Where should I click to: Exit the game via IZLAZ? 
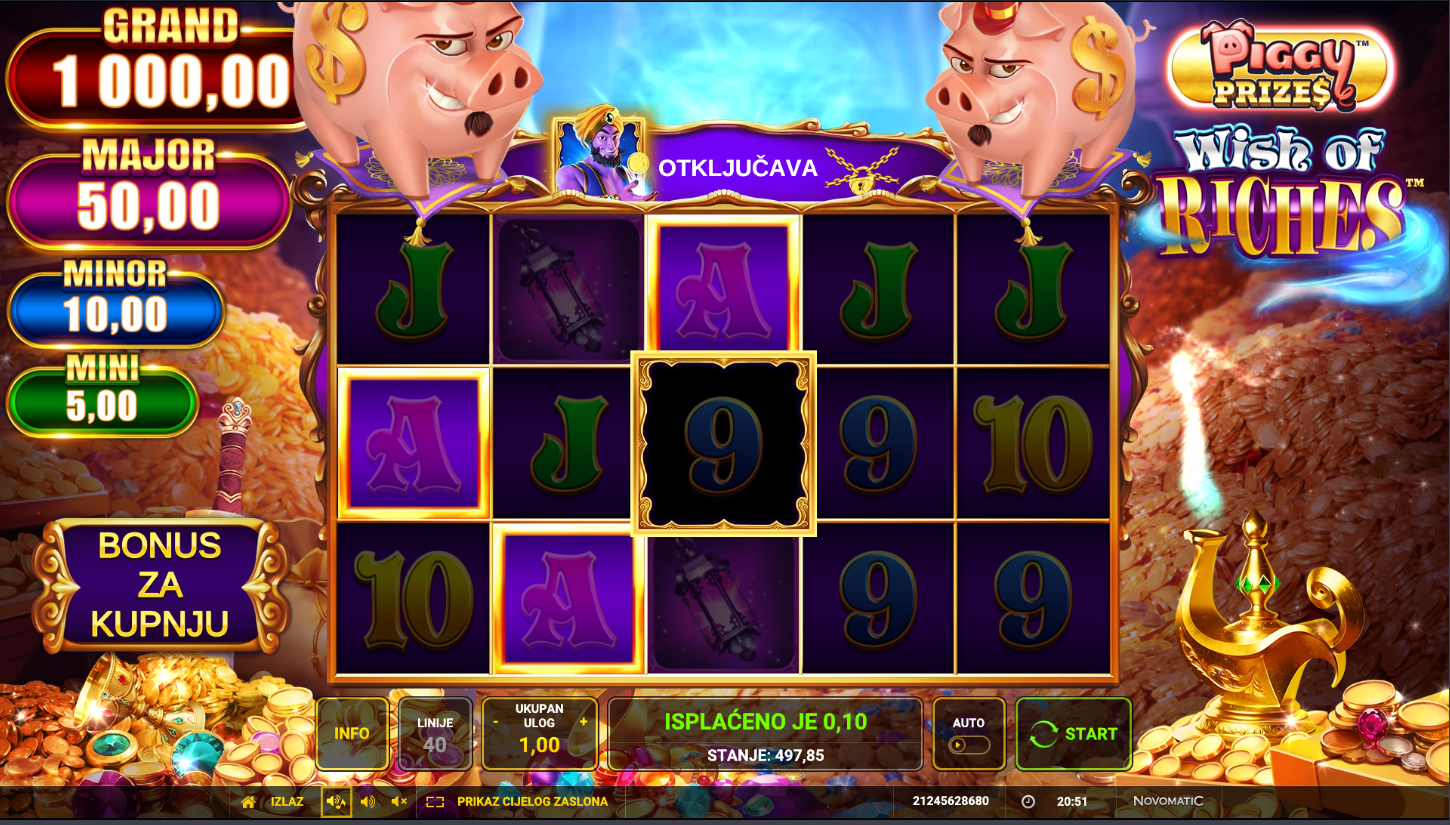point(274,802)
